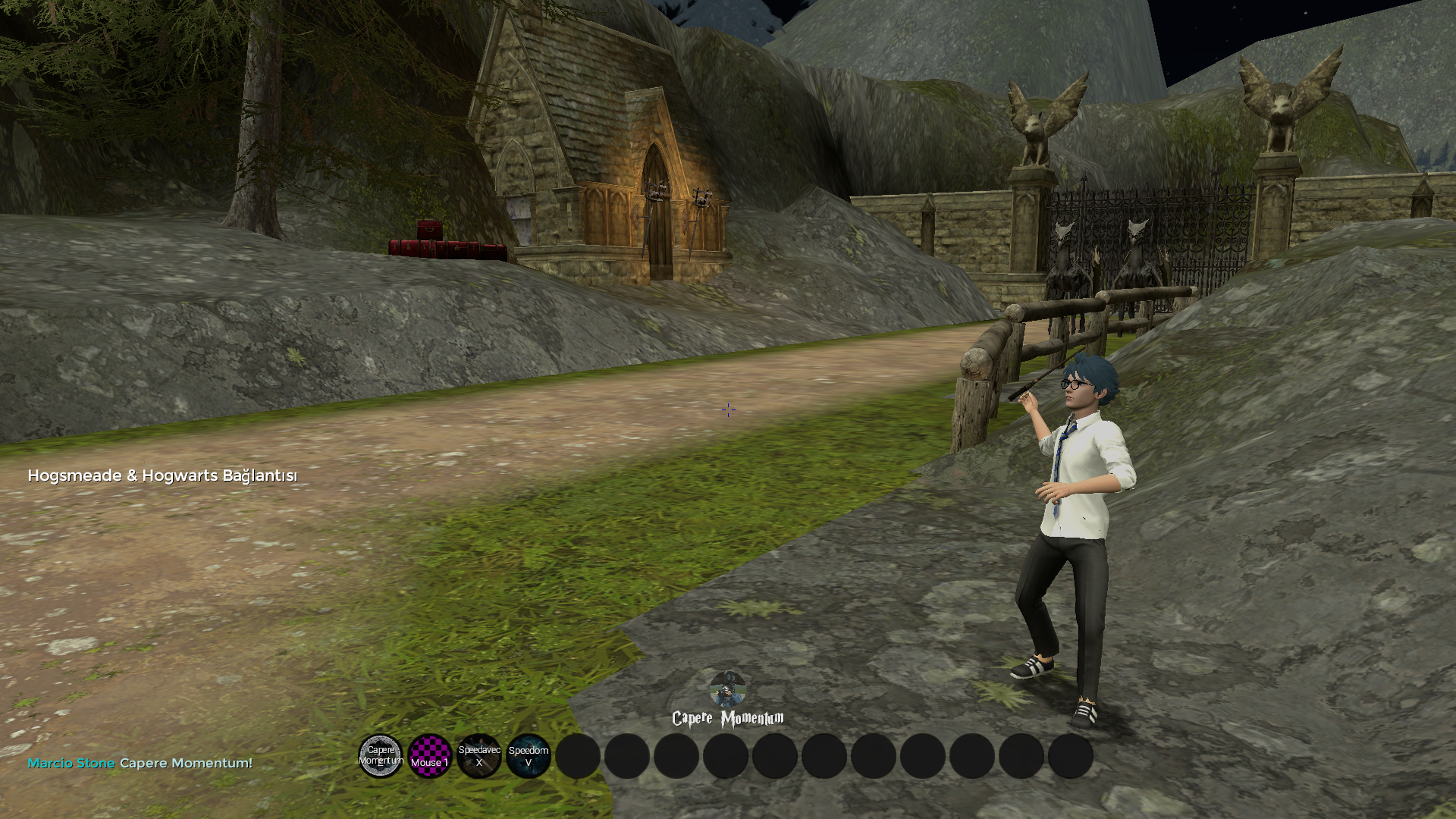The height and width of the screenshot is (819, 1456).
Task: Open the chat line from Marcio Stone
Action: pos(140,763)
